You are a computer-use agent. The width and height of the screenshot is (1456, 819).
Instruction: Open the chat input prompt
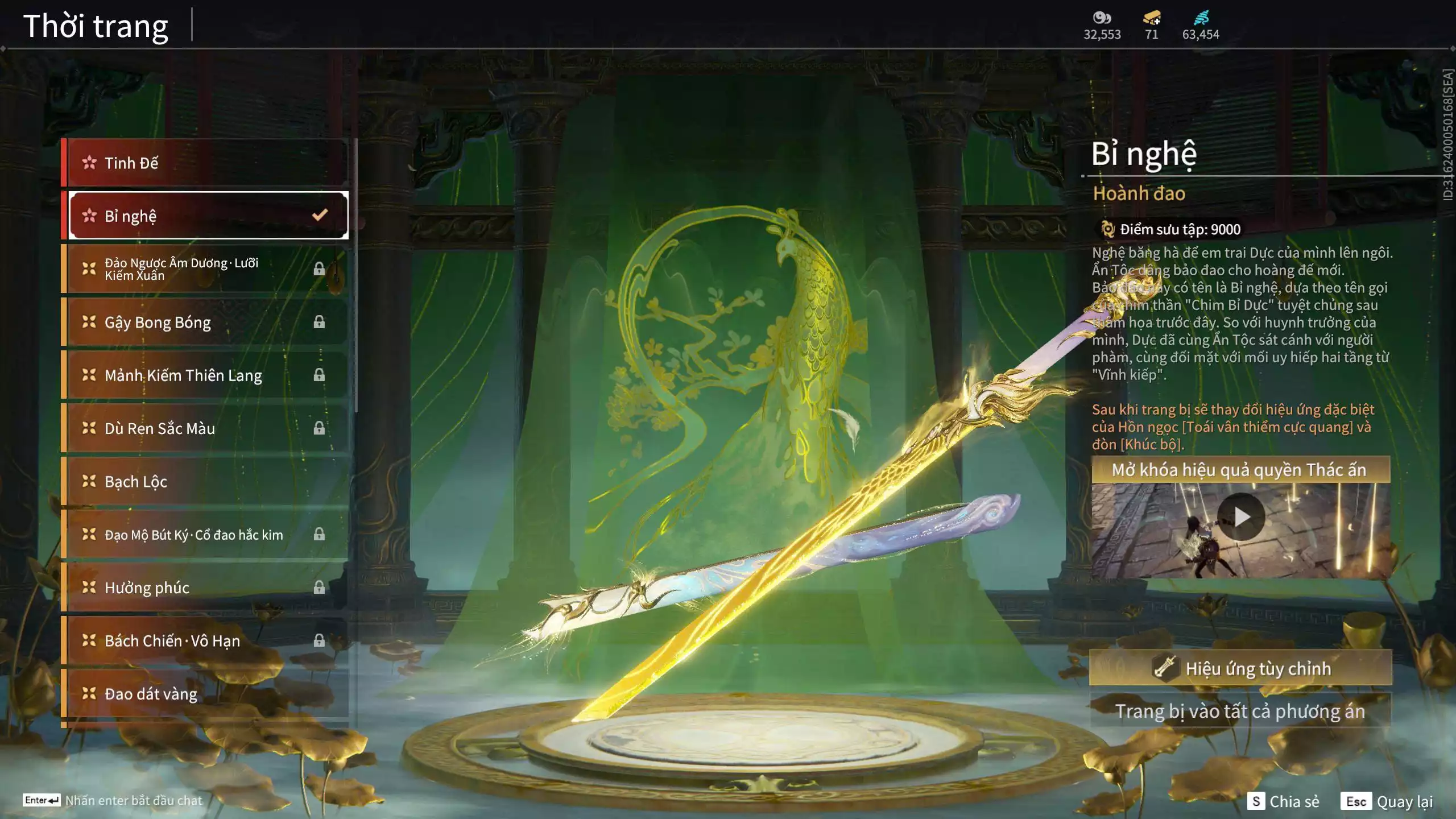113,800
